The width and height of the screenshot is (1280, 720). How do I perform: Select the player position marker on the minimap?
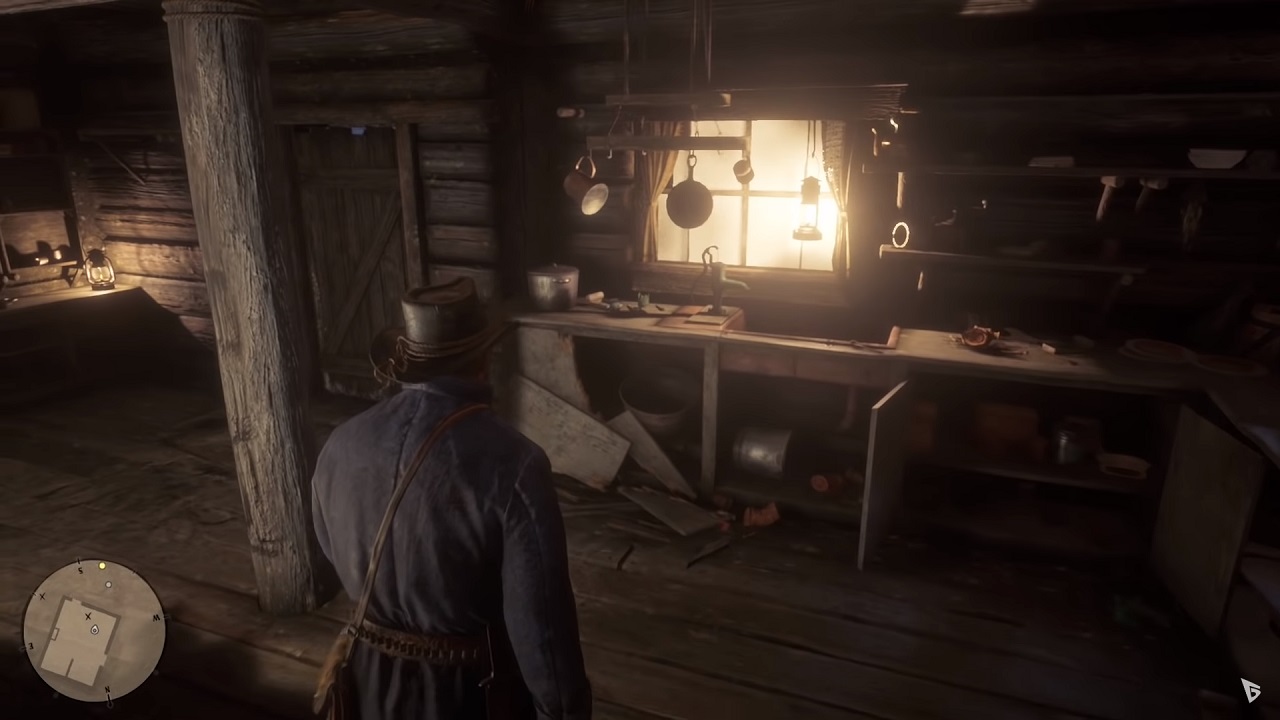(x=94, y=631)
